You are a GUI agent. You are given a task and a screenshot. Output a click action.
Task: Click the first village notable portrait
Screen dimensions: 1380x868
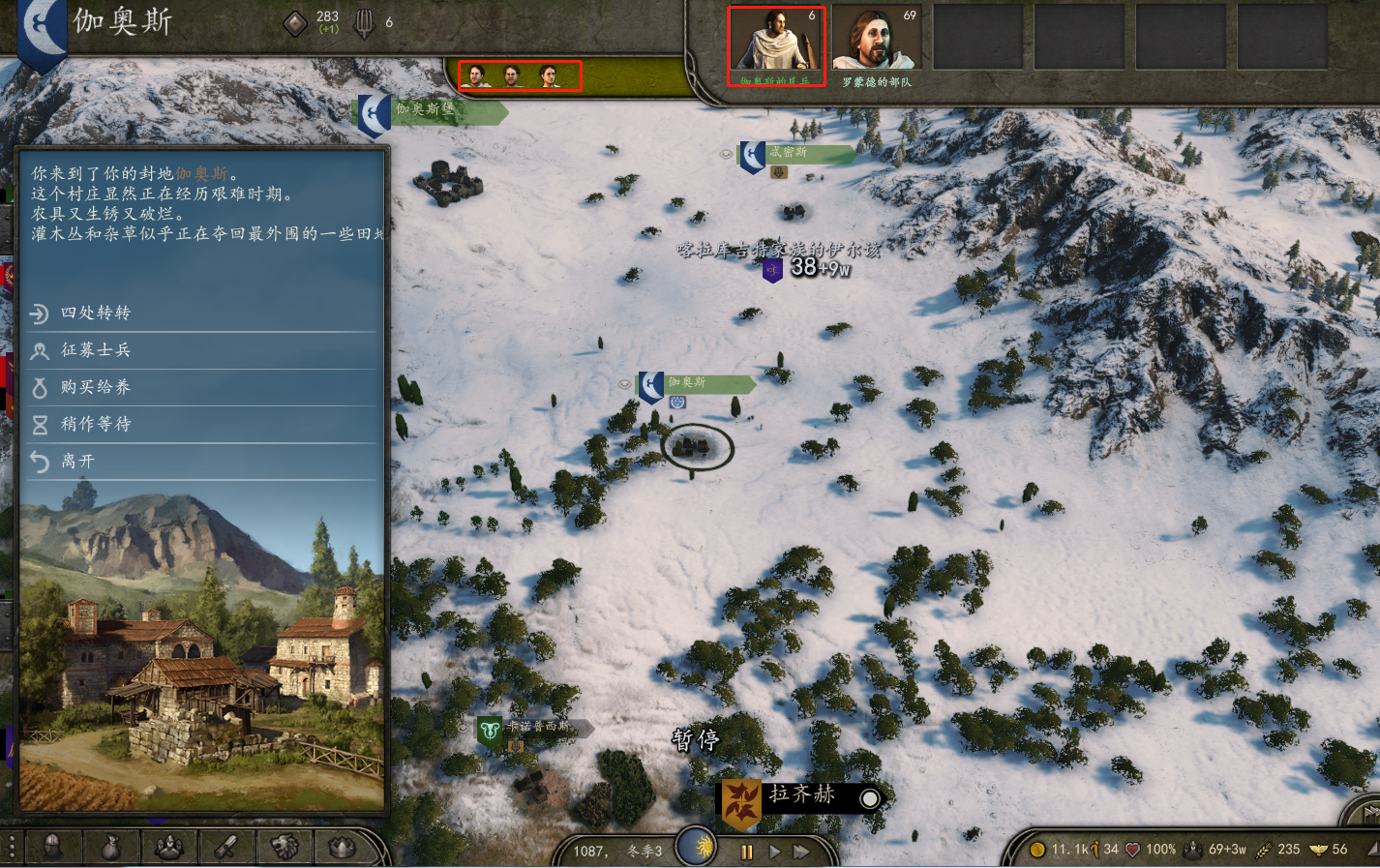click(475, 75)
